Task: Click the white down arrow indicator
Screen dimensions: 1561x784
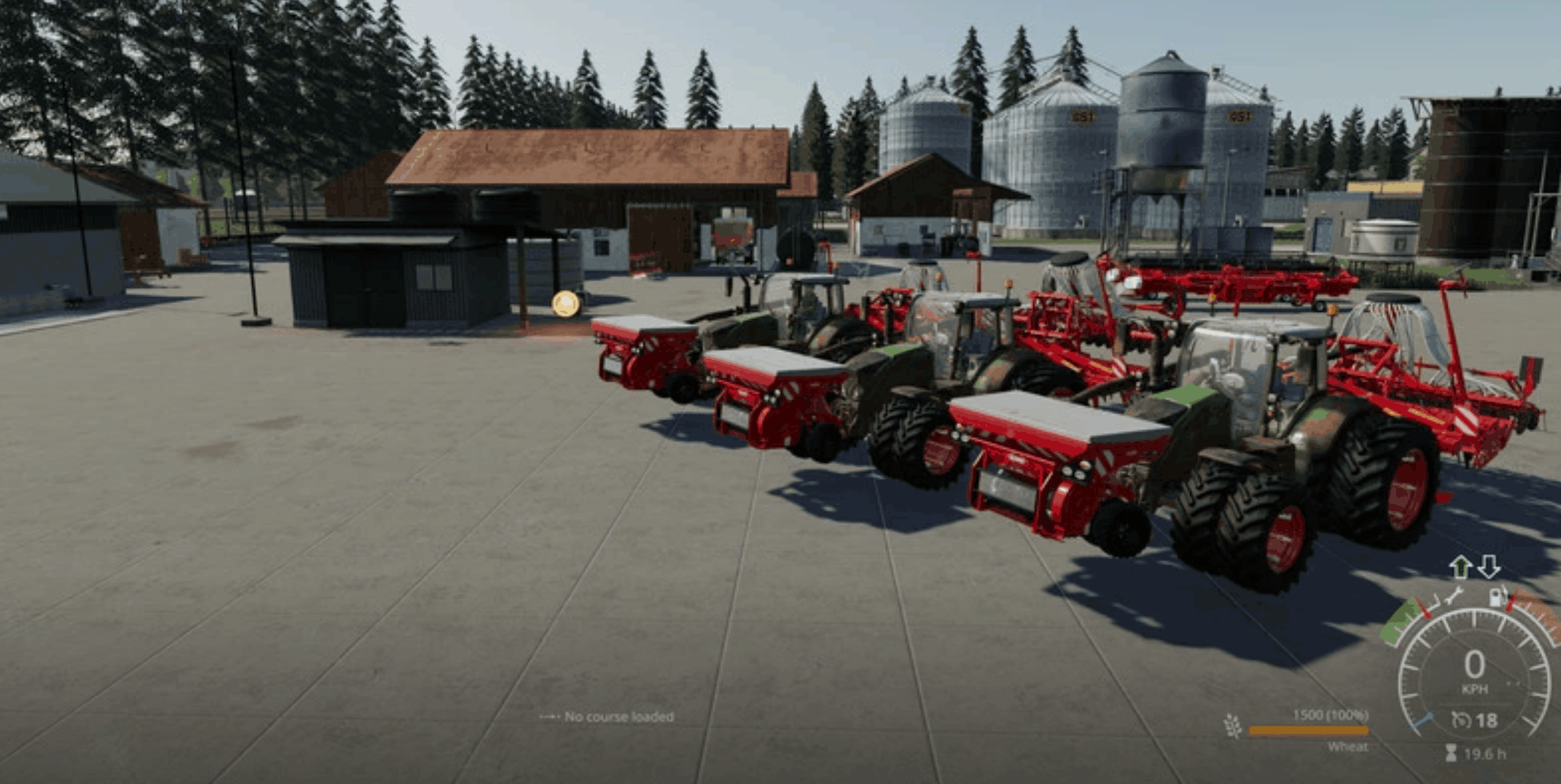Action: click(x=1489, y=567)
